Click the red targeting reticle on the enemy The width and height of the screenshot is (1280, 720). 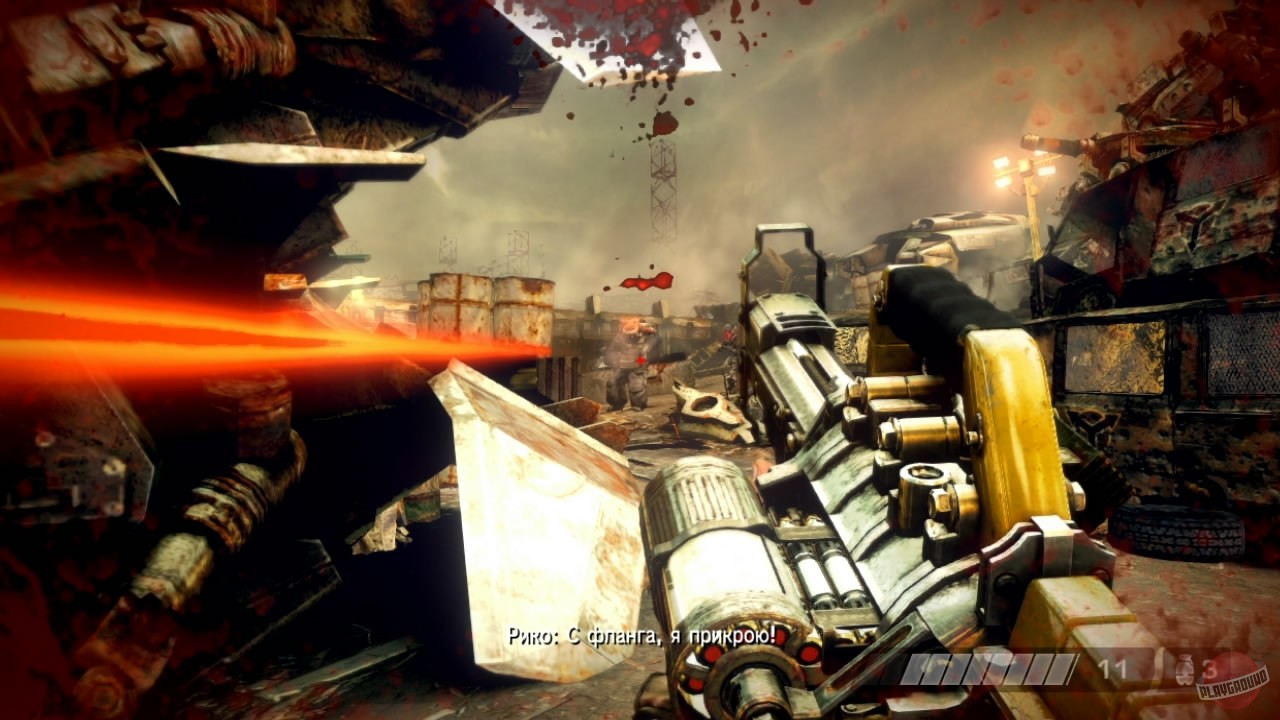click(640, 360)
